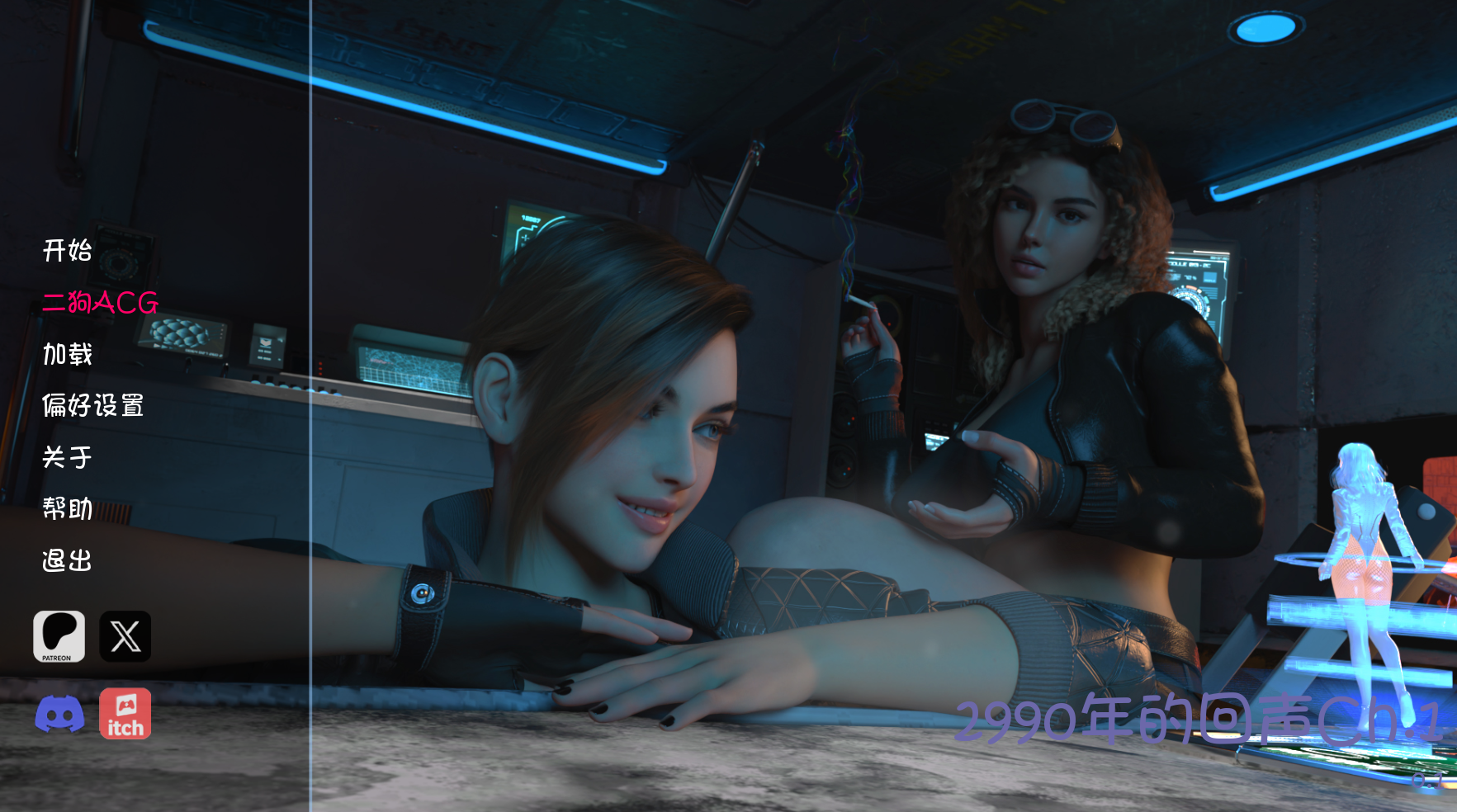The image size is (1457, 812).
Task: Open 偏好设置 preferences
Action: point(92,405)
